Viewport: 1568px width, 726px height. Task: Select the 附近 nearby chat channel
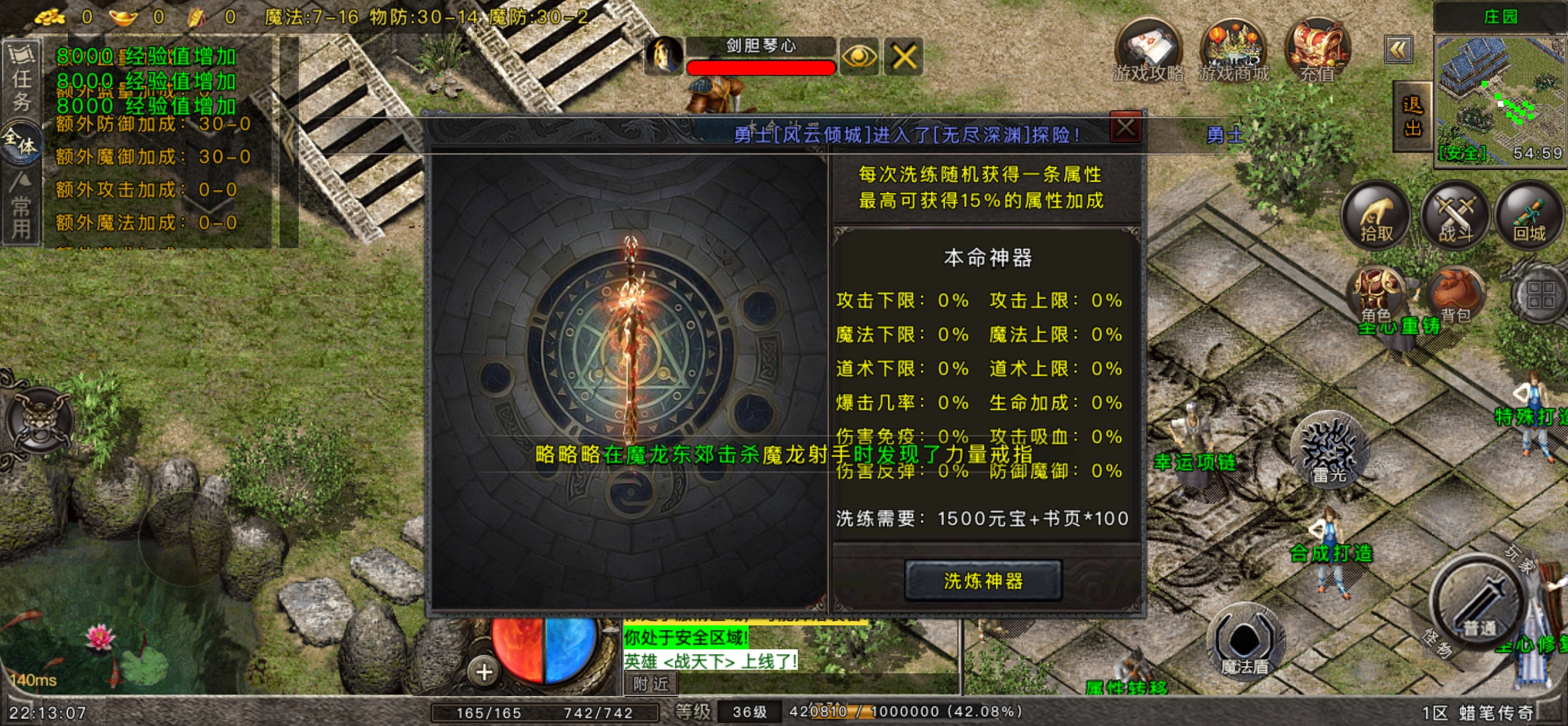[650, 684]
